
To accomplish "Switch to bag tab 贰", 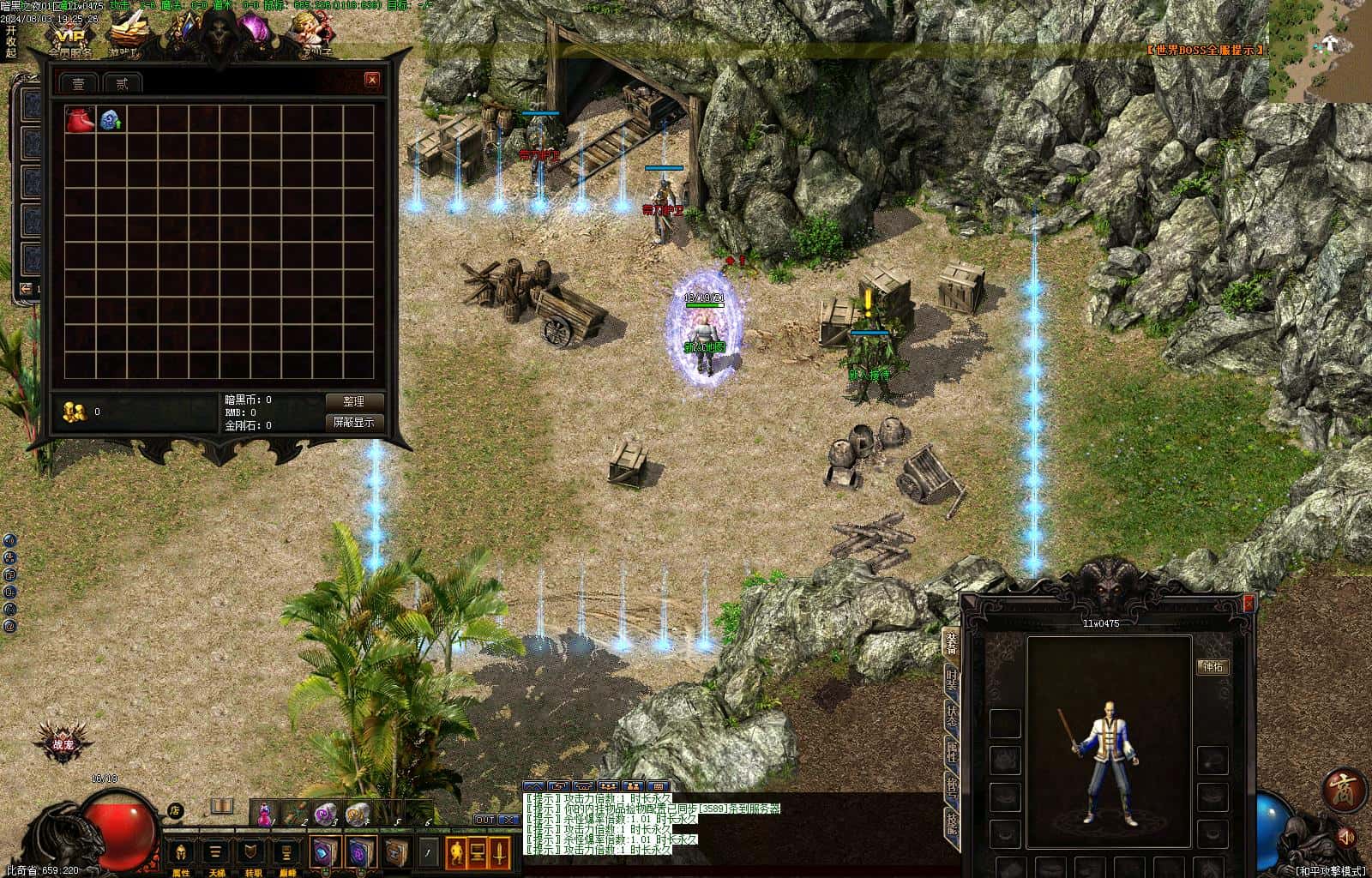I will point(122,83).
